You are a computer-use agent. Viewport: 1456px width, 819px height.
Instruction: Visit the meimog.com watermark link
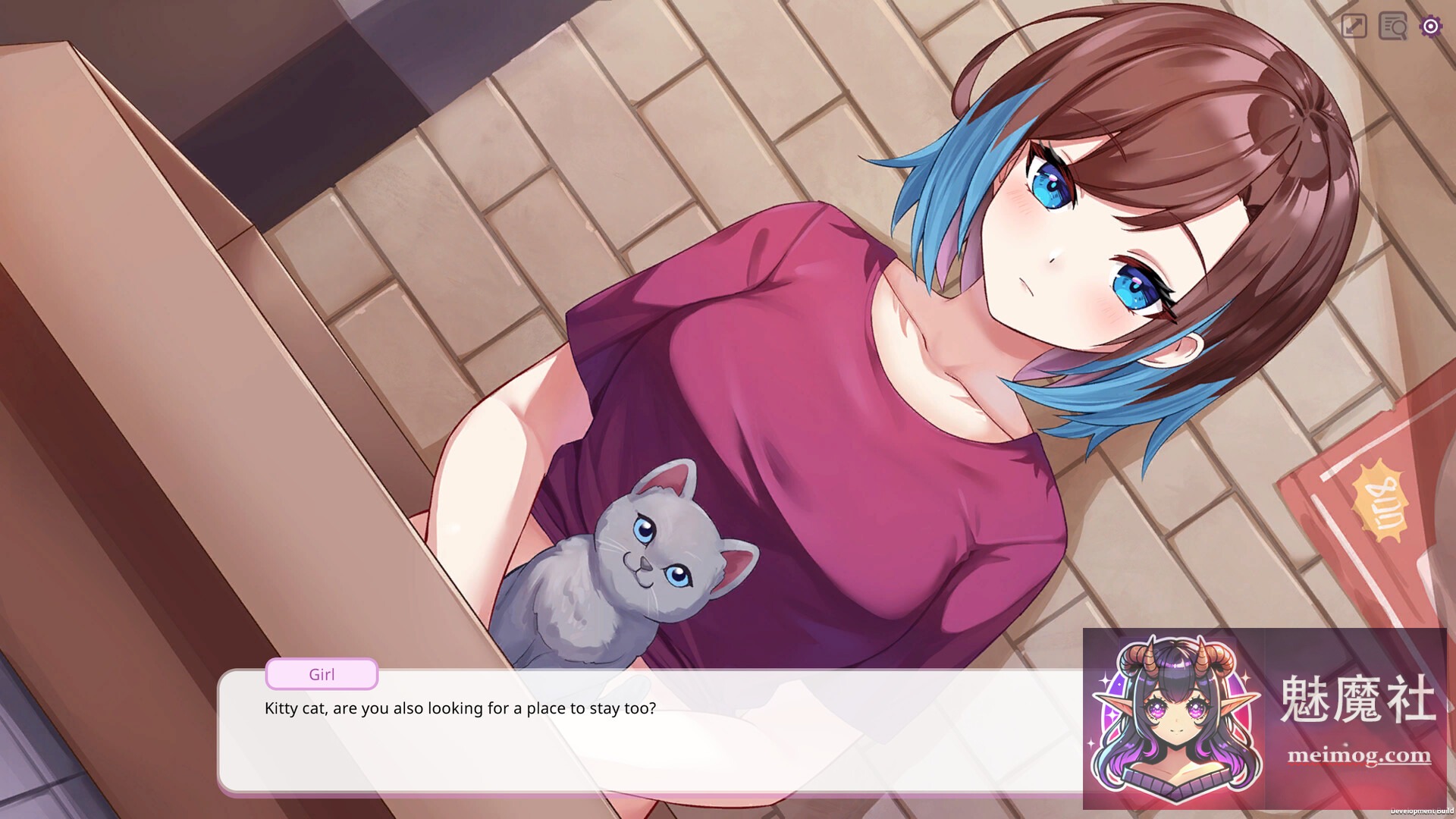pos(1359,755)
